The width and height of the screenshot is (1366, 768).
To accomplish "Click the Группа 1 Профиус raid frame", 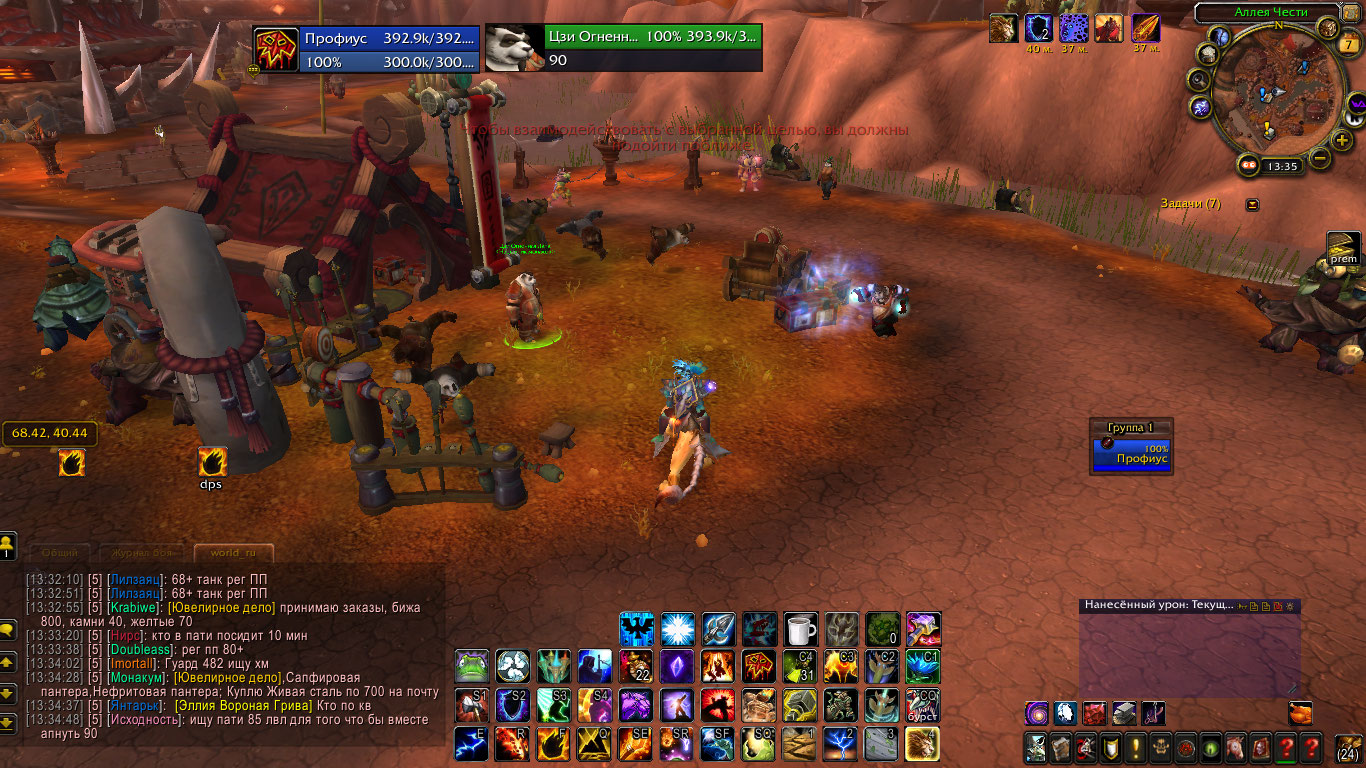I will coord(1130,453).
